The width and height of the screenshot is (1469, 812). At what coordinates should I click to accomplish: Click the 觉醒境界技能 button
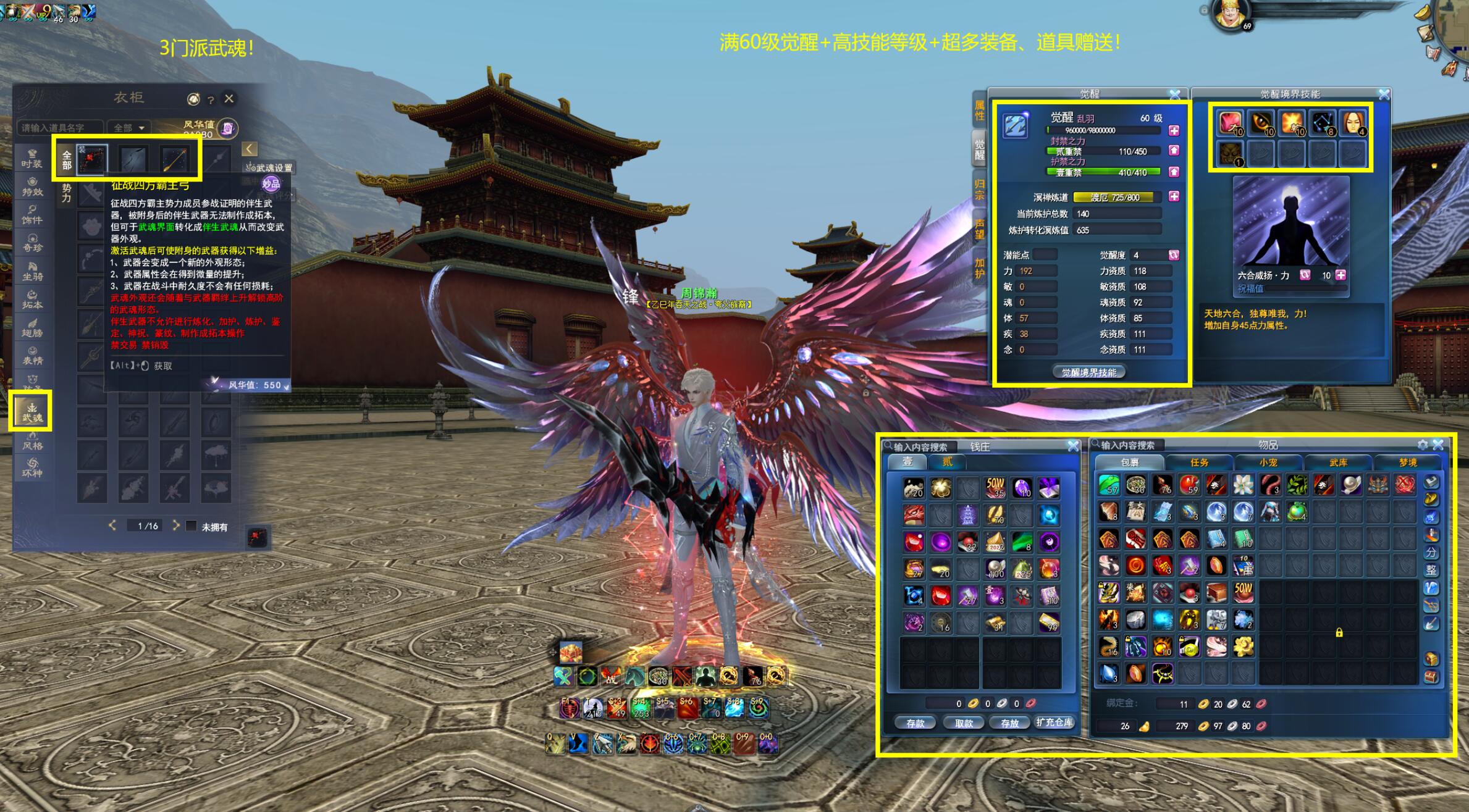(1088, 372)
